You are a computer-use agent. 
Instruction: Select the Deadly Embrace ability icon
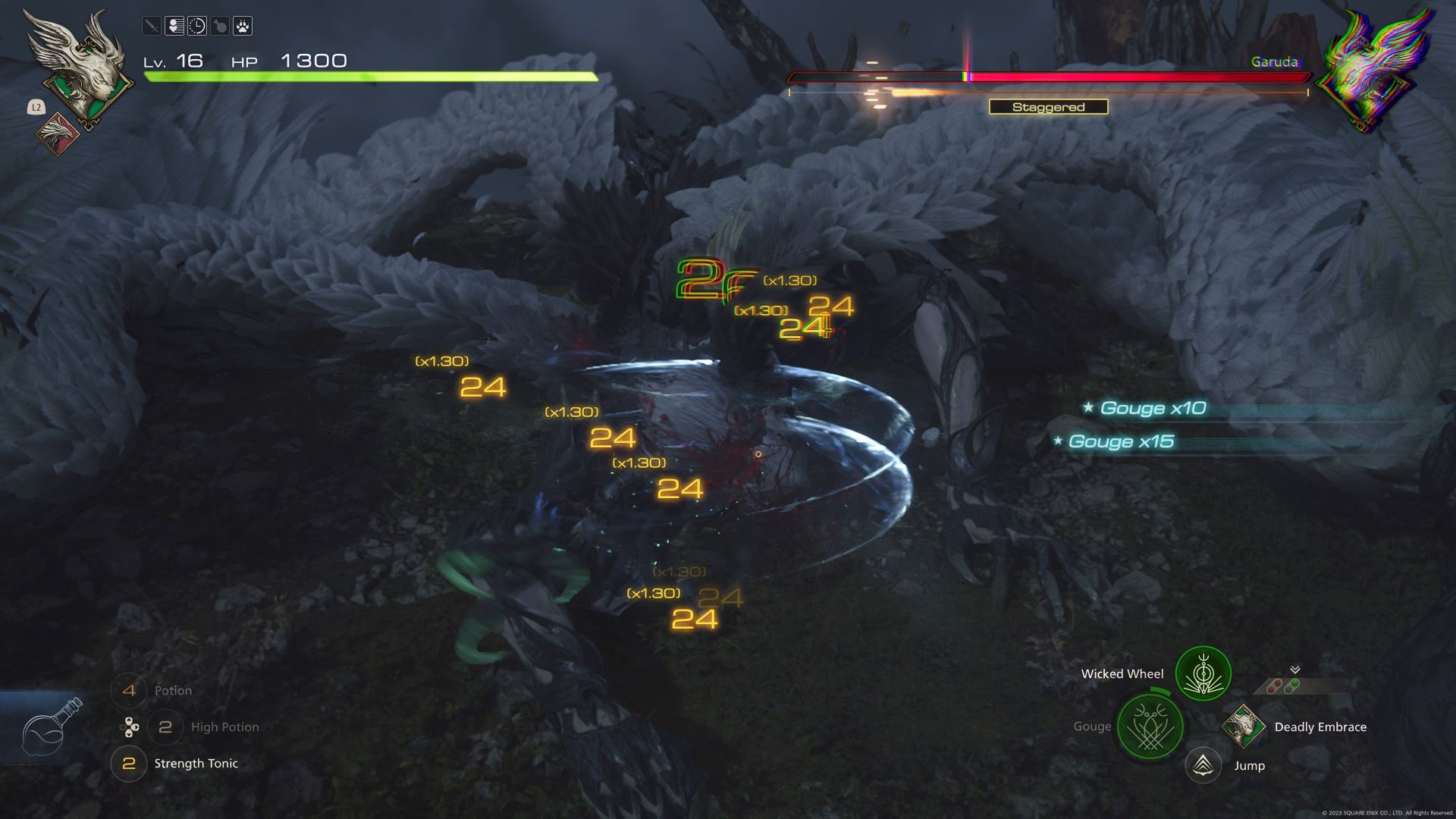click(x=1244, y=726)
